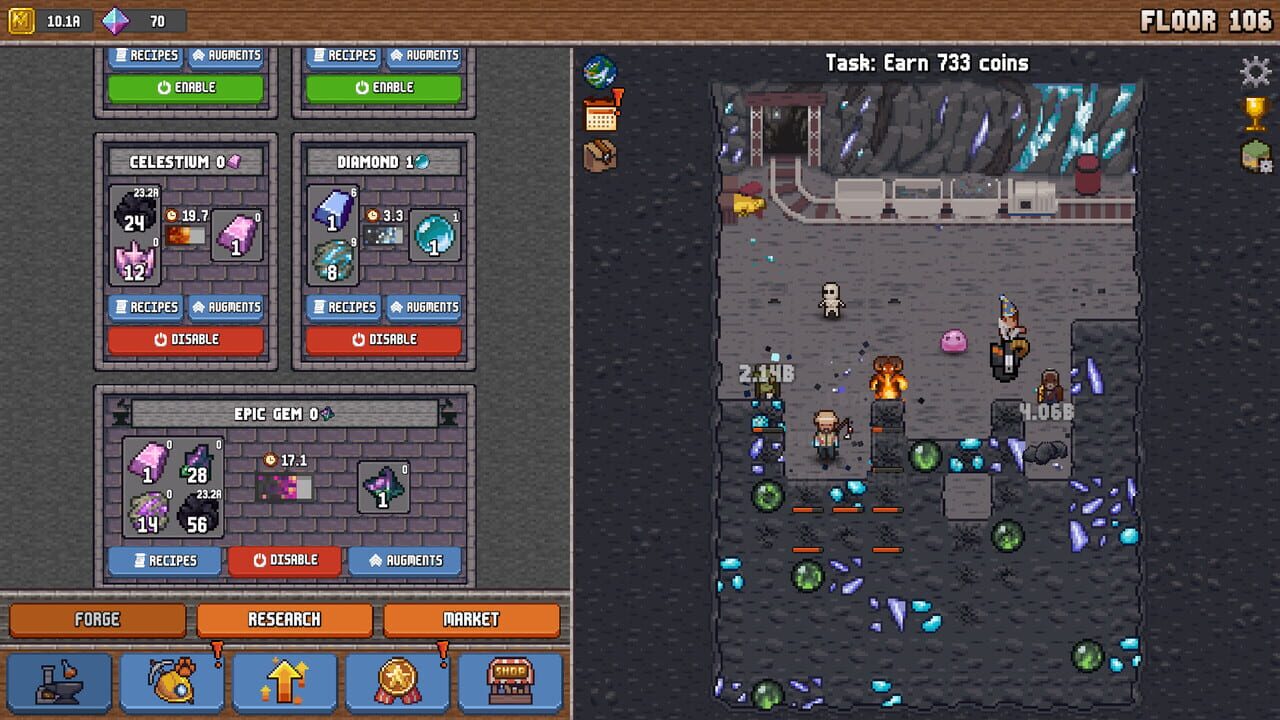Switch to the Market tab
Image resolution: width=1280 pixels, height=720 pixels.
(x=471, y=619)
